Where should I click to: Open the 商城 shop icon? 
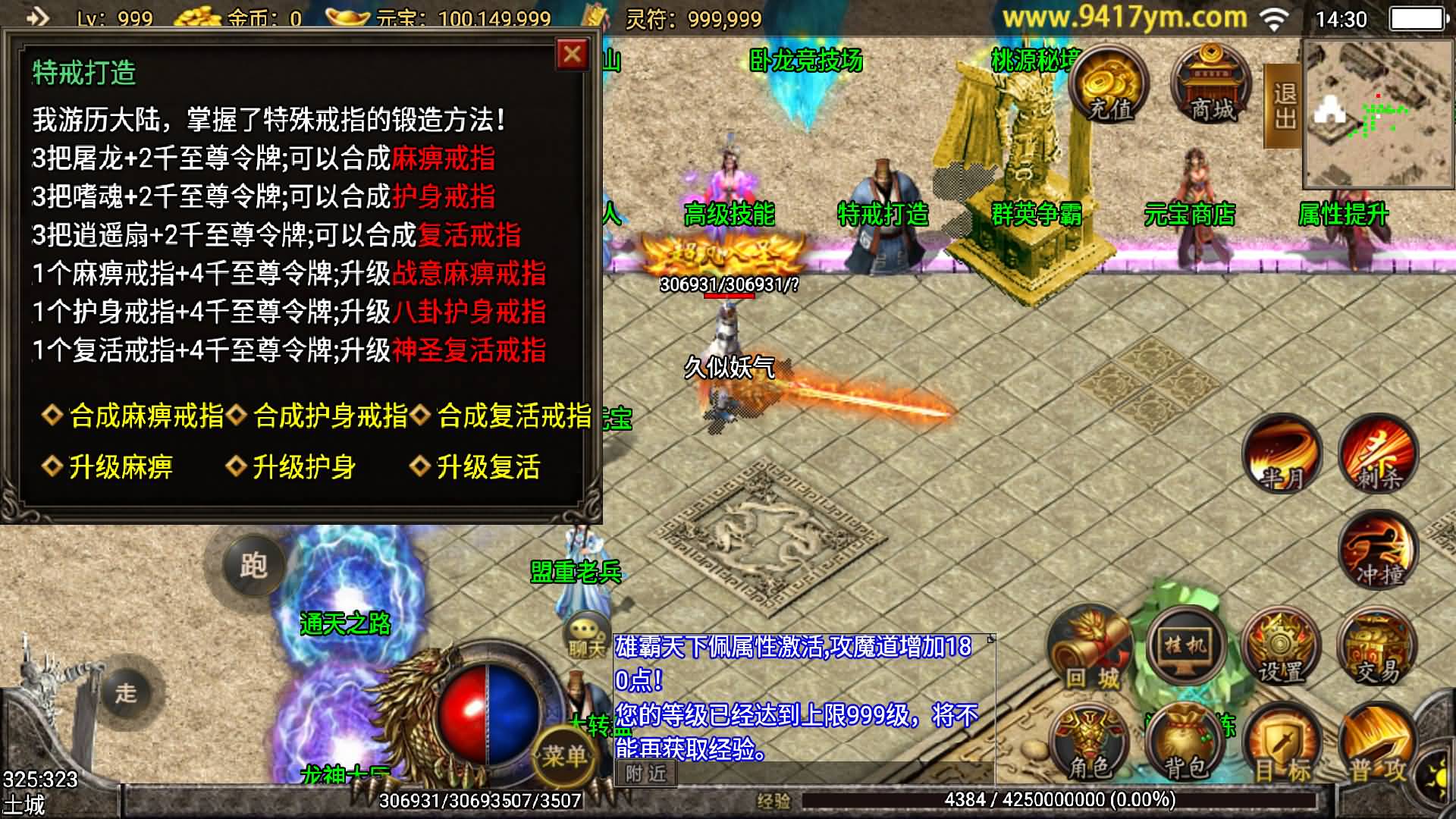(1212, 85)
